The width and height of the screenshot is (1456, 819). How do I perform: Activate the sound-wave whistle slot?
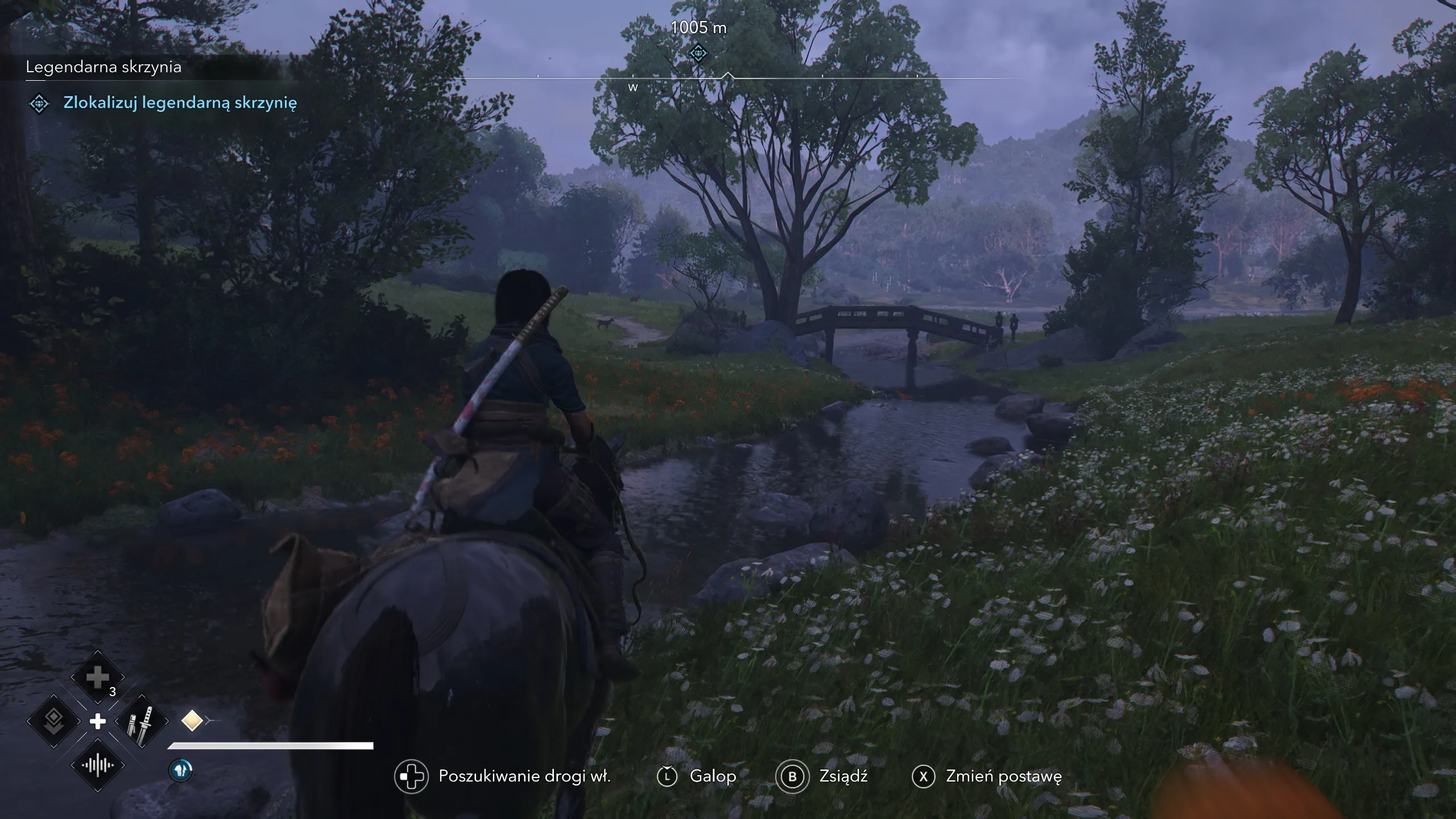97,766
